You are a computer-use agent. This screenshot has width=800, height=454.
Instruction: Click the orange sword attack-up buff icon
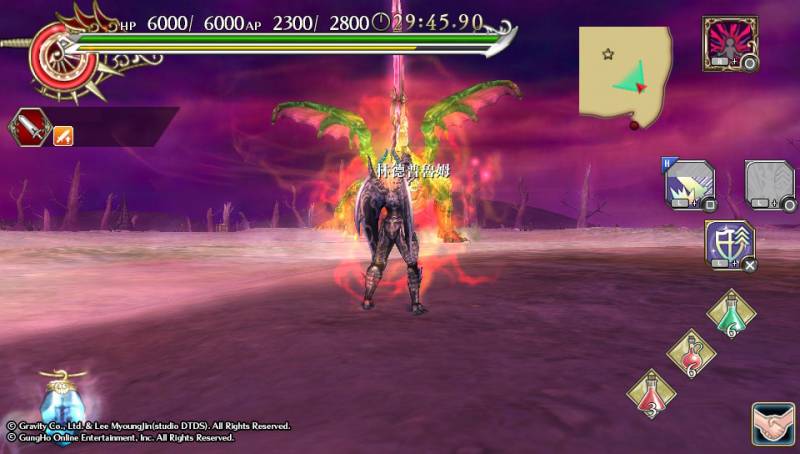pyautogui.click(x=63, y=134)
